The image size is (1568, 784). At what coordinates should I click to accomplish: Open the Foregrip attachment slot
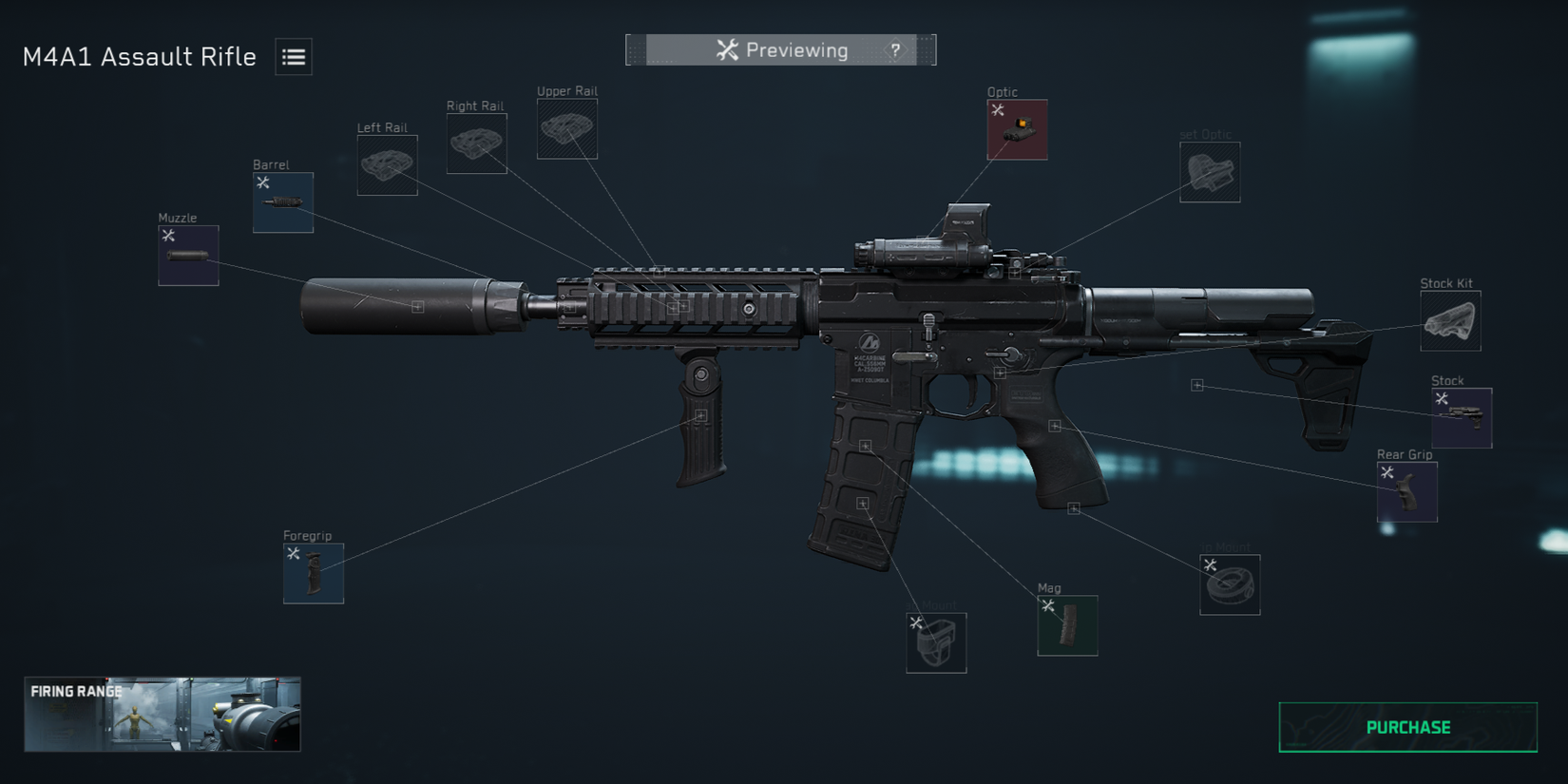pyautogui.click(x=312, y=572)
